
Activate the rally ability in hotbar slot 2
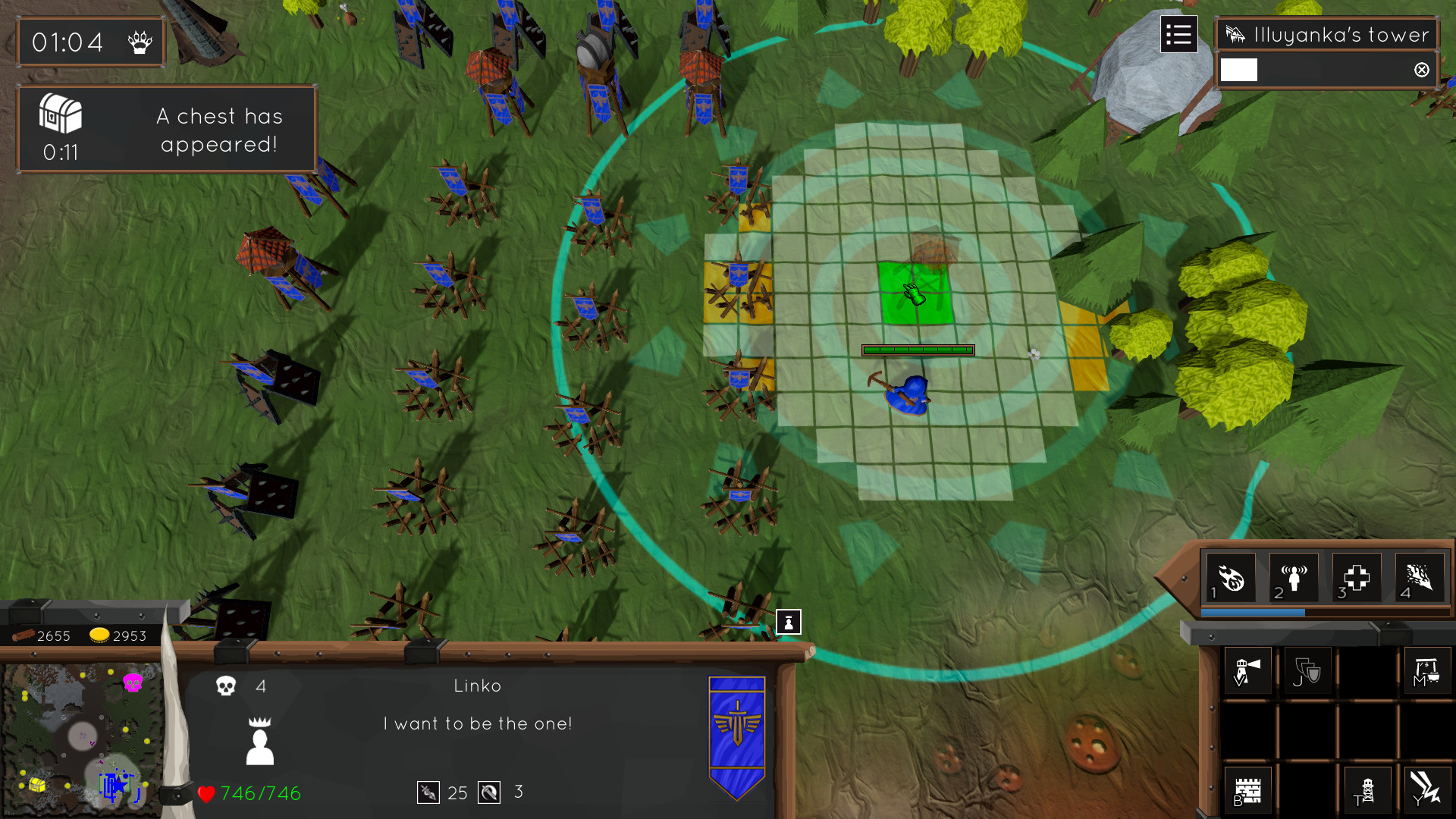(x=1293, y=577)
